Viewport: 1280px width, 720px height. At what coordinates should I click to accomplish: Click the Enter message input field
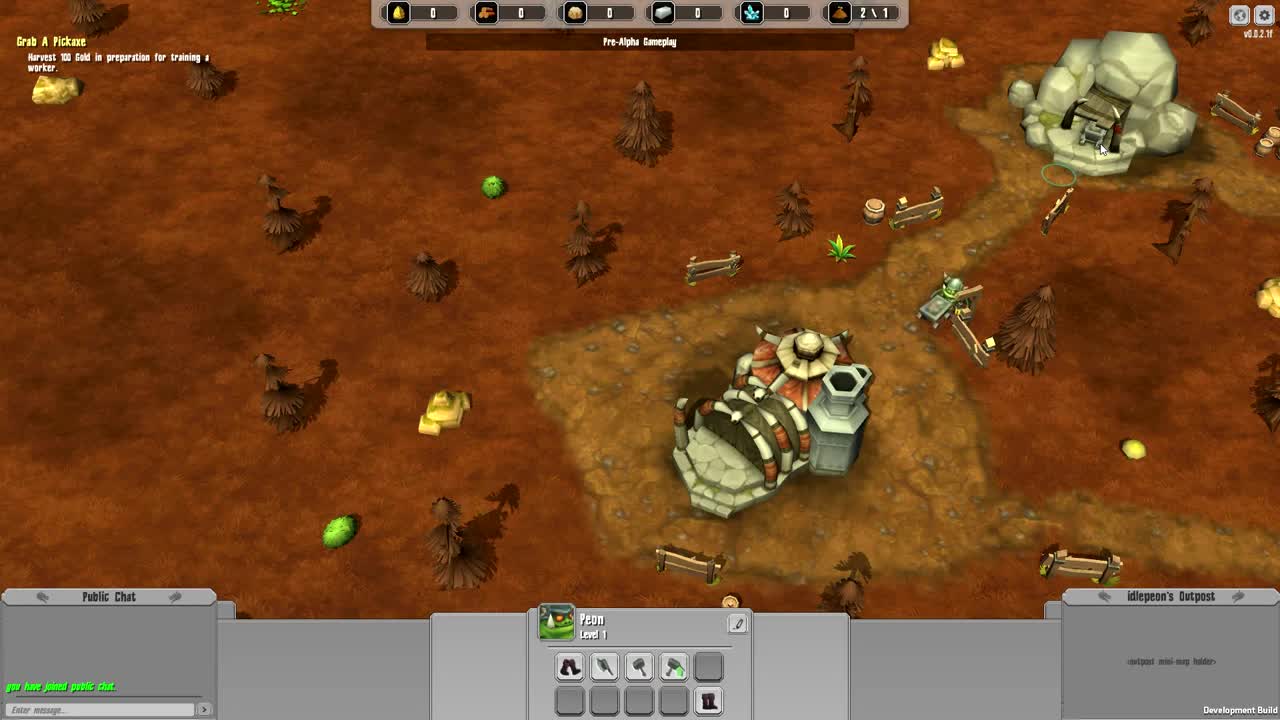click(x=97, y=707)
